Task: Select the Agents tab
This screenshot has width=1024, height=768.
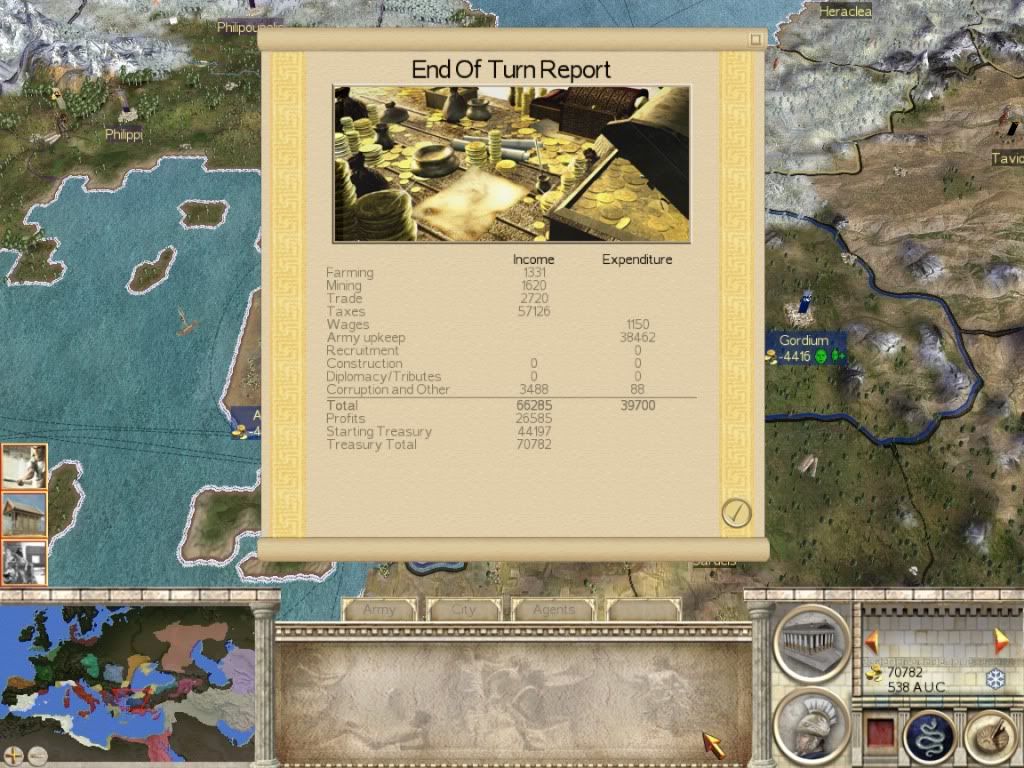Action: tap(553, 609)
